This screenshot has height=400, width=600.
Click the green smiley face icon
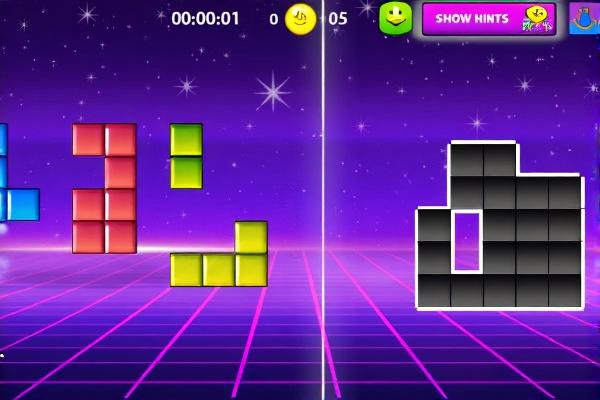click(x=395, y=18)
